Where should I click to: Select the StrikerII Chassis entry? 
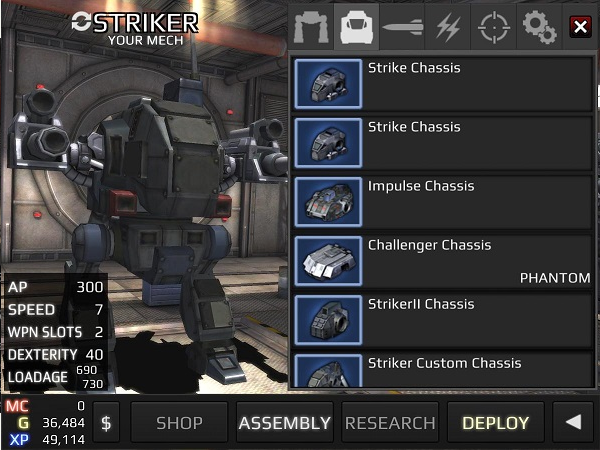(442, 321)
